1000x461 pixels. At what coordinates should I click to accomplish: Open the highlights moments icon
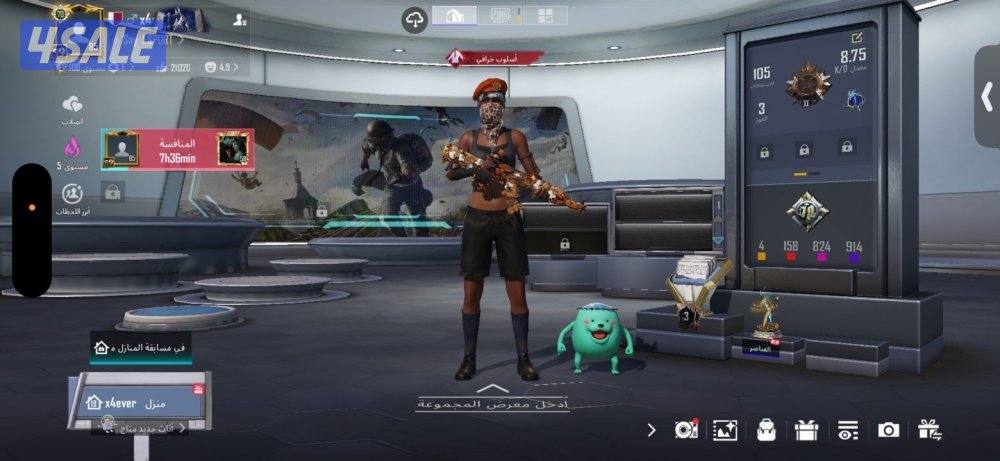tap(72, 195)
